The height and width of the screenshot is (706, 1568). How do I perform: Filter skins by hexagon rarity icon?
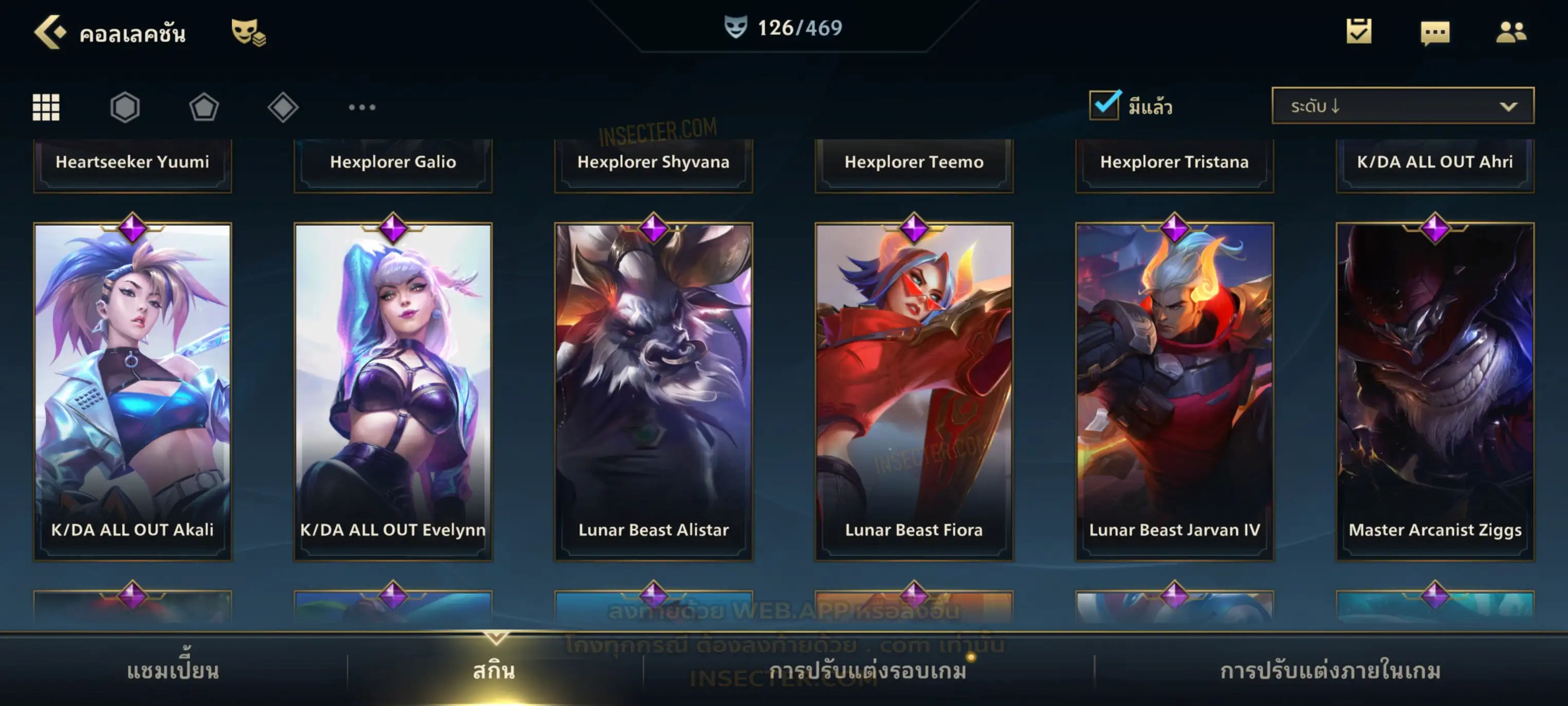click(x=125, y=107)
